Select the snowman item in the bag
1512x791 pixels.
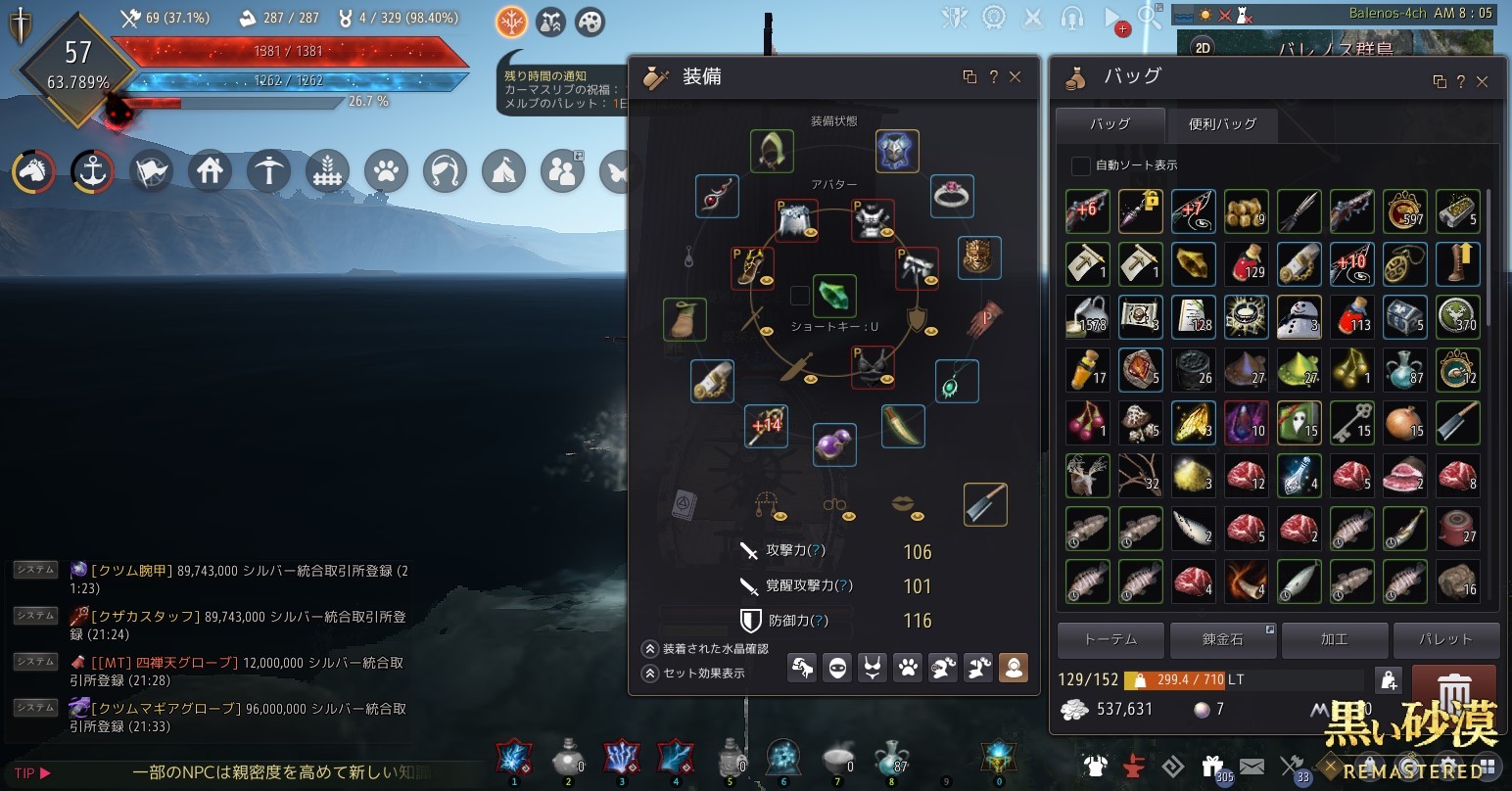pyautogui.click(x=1299, y=317)
